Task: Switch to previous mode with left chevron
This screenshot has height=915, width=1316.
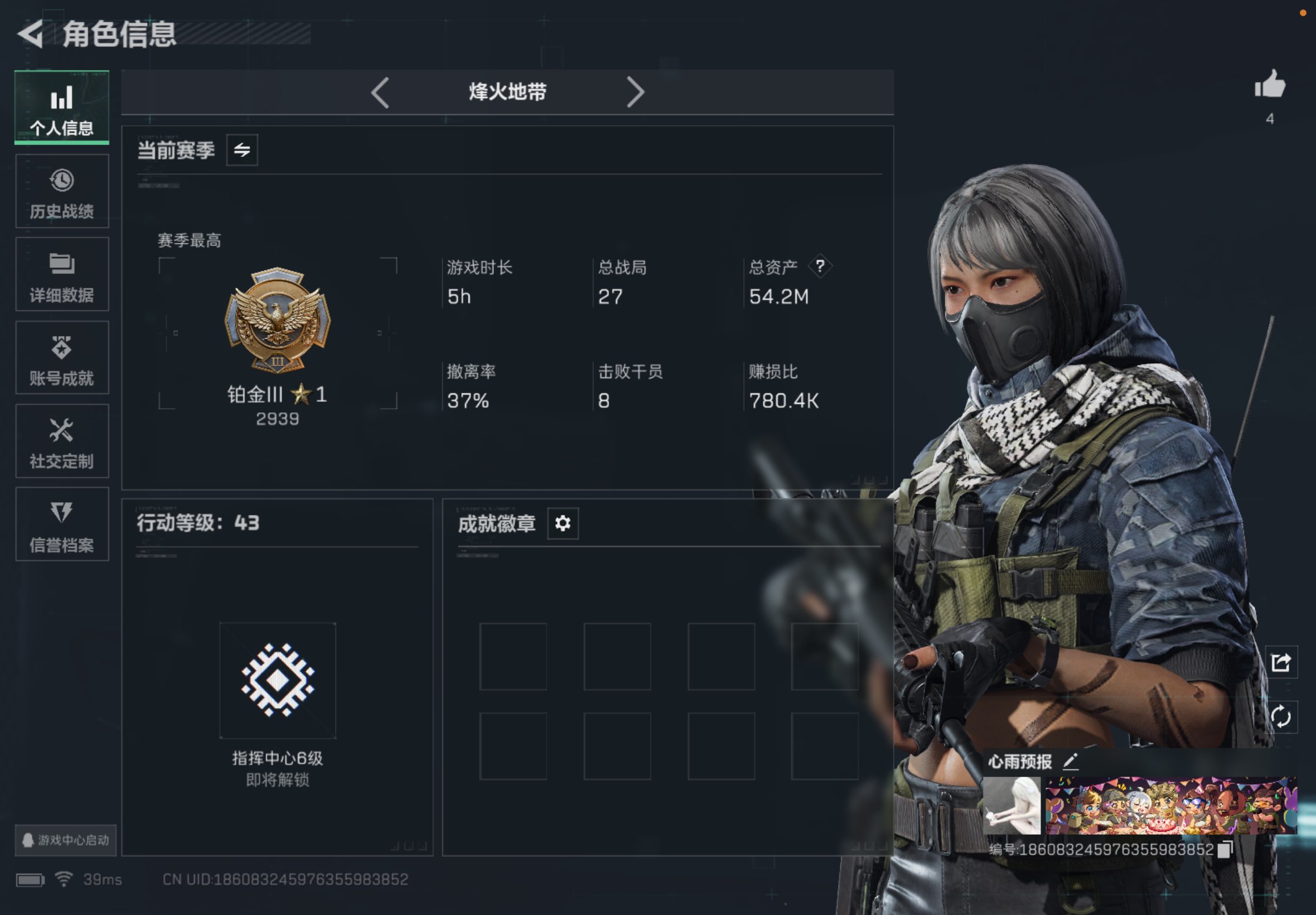Action: pyautogui.click(x=380, y=92)
